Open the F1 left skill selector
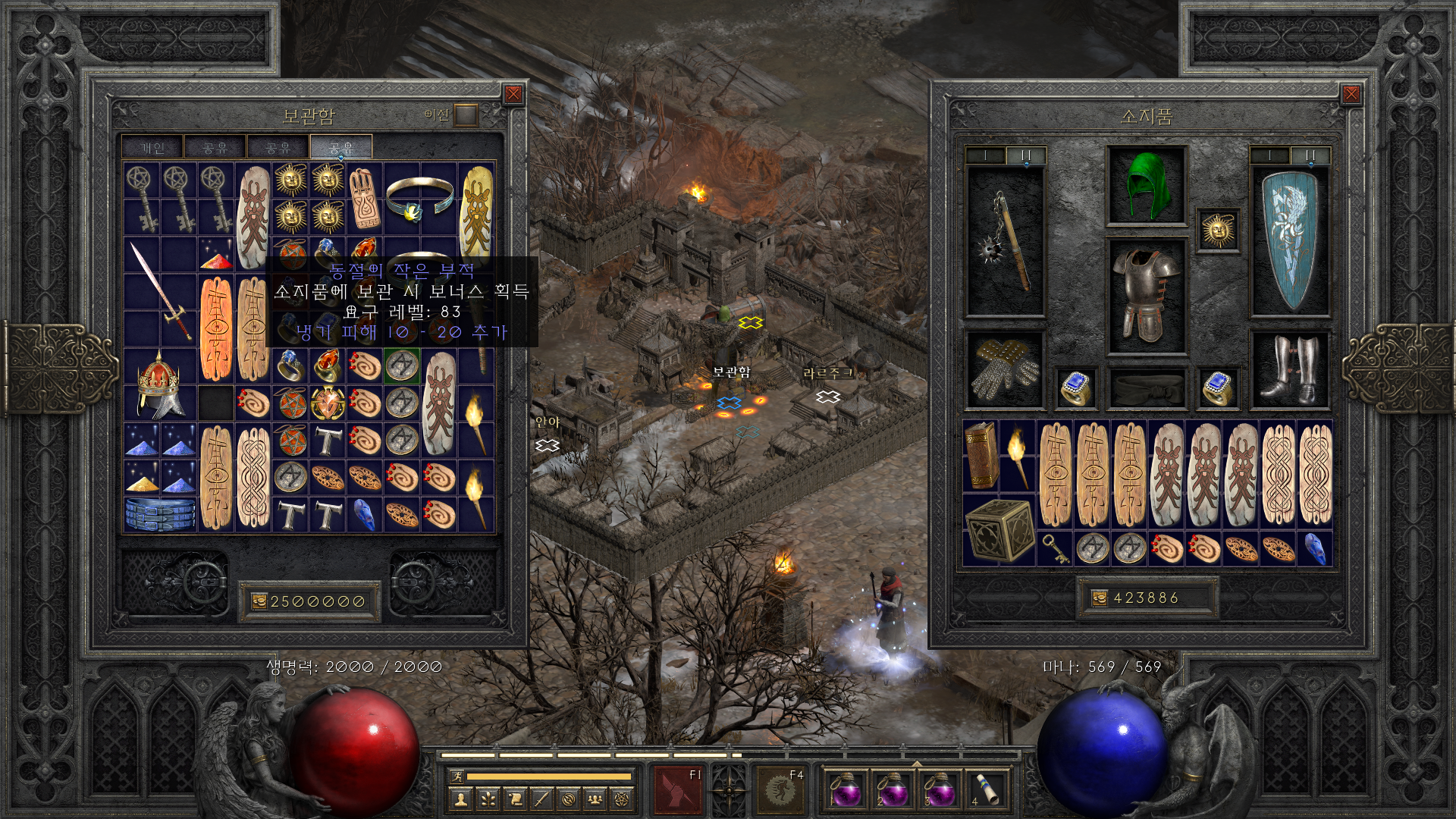 [x=678, y=789]
